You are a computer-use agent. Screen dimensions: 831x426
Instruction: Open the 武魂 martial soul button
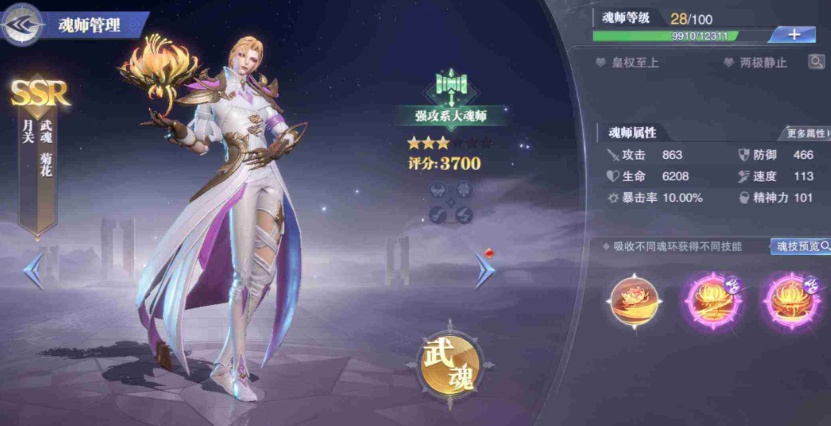[x=450, y=358]
